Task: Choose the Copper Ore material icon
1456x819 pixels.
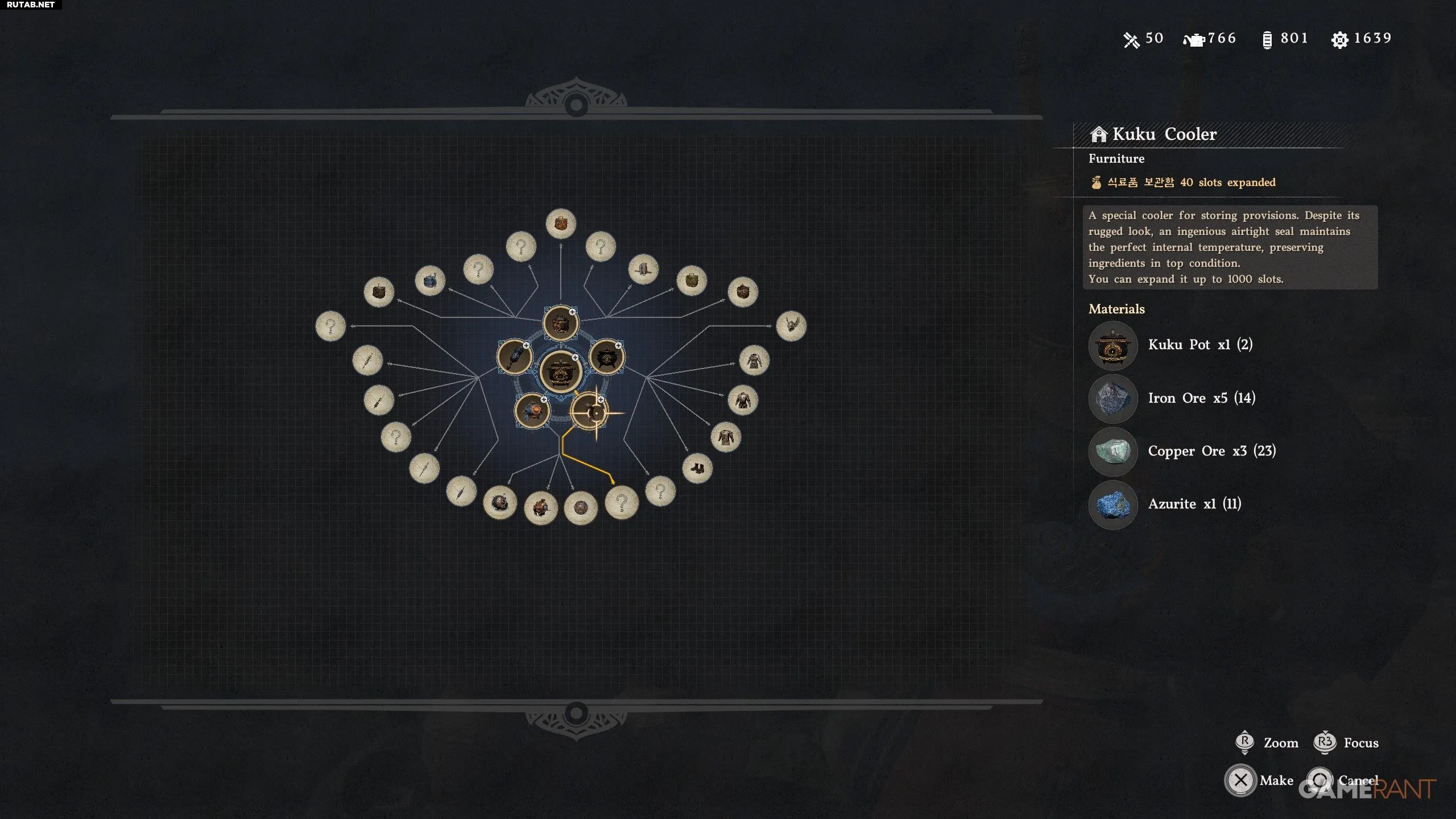Action: tap(1113, 452)
